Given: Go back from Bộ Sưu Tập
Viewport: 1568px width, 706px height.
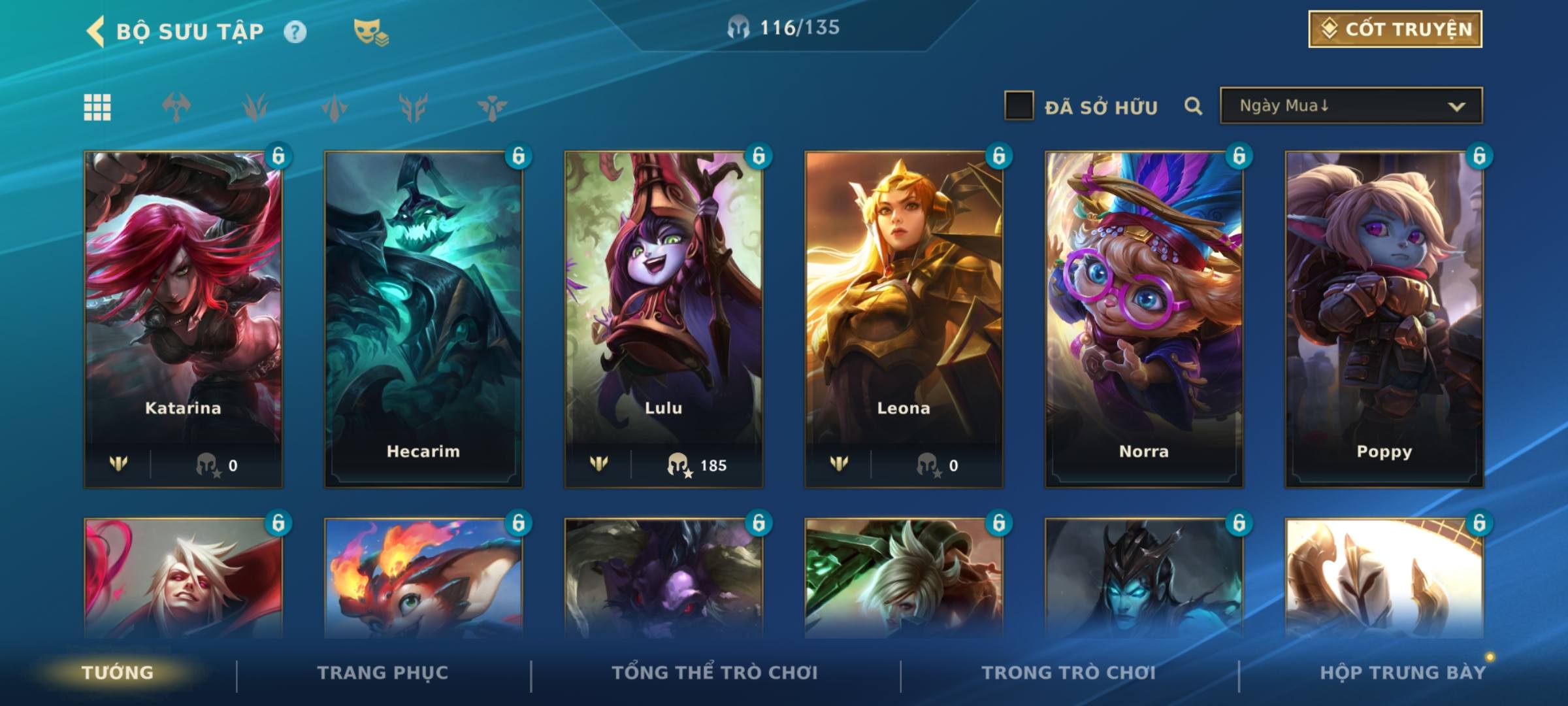Looking at the screenshot, I should 96,31.
